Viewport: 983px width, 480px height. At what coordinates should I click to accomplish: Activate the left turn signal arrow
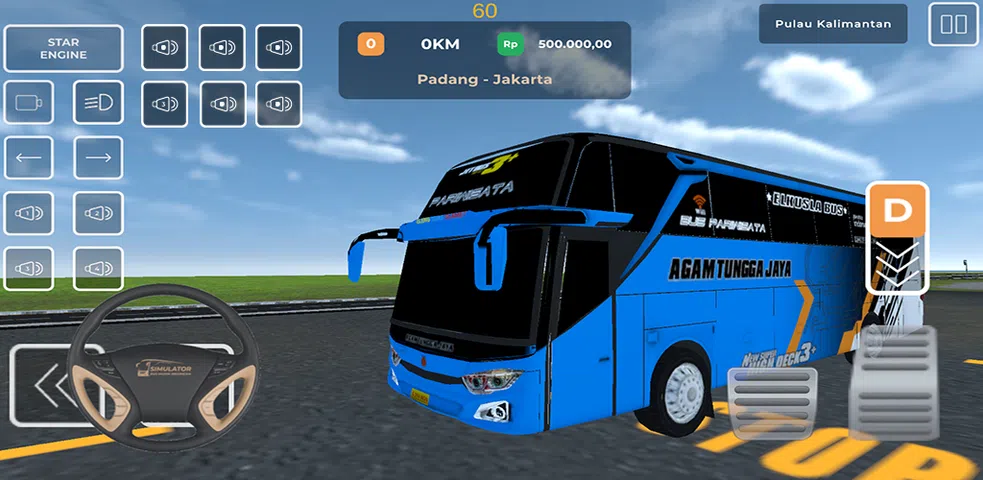pos(29,158)
